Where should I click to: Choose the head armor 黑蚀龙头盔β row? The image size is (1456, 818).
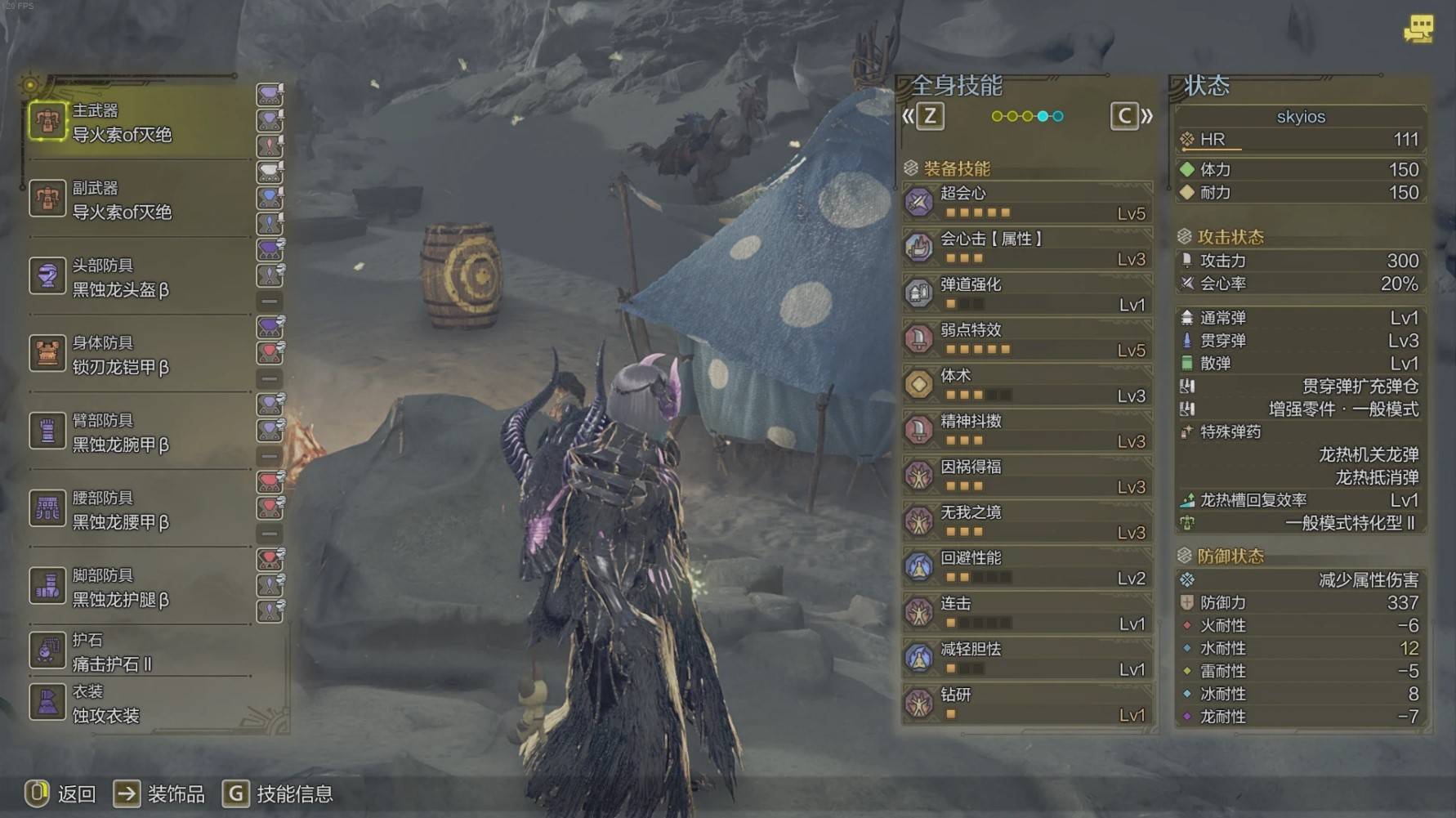pos(139,278)
